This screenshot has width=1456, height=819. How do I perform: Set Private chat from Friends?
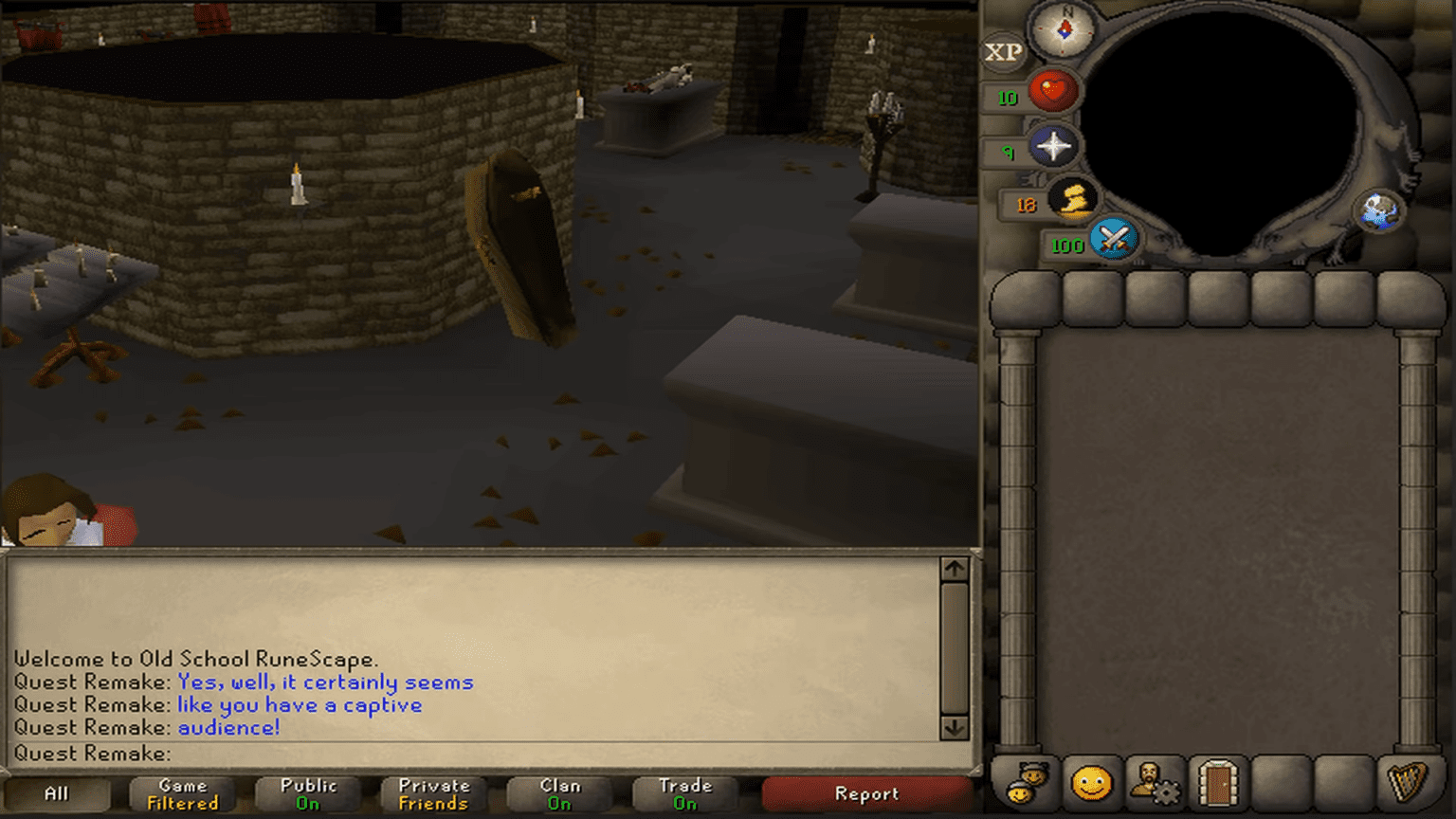pyautogui.click(x=432, y=793)
